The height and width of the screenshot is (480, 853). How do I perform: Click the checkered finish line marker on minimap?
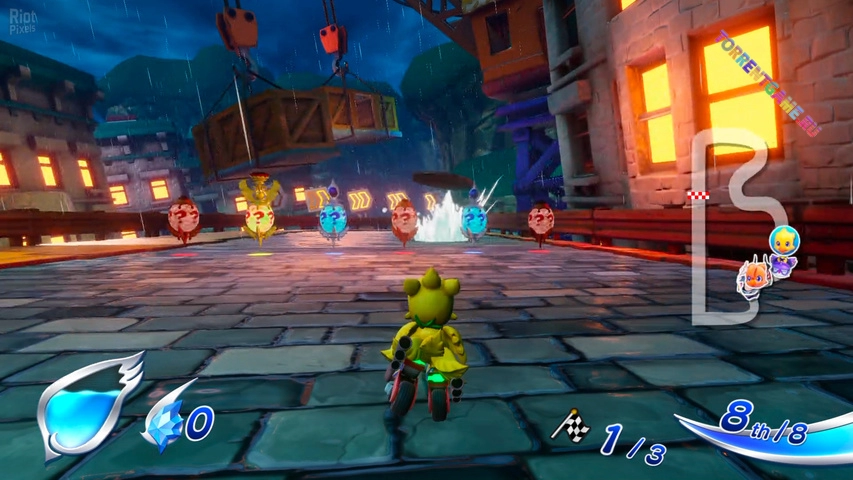(697, 195)
